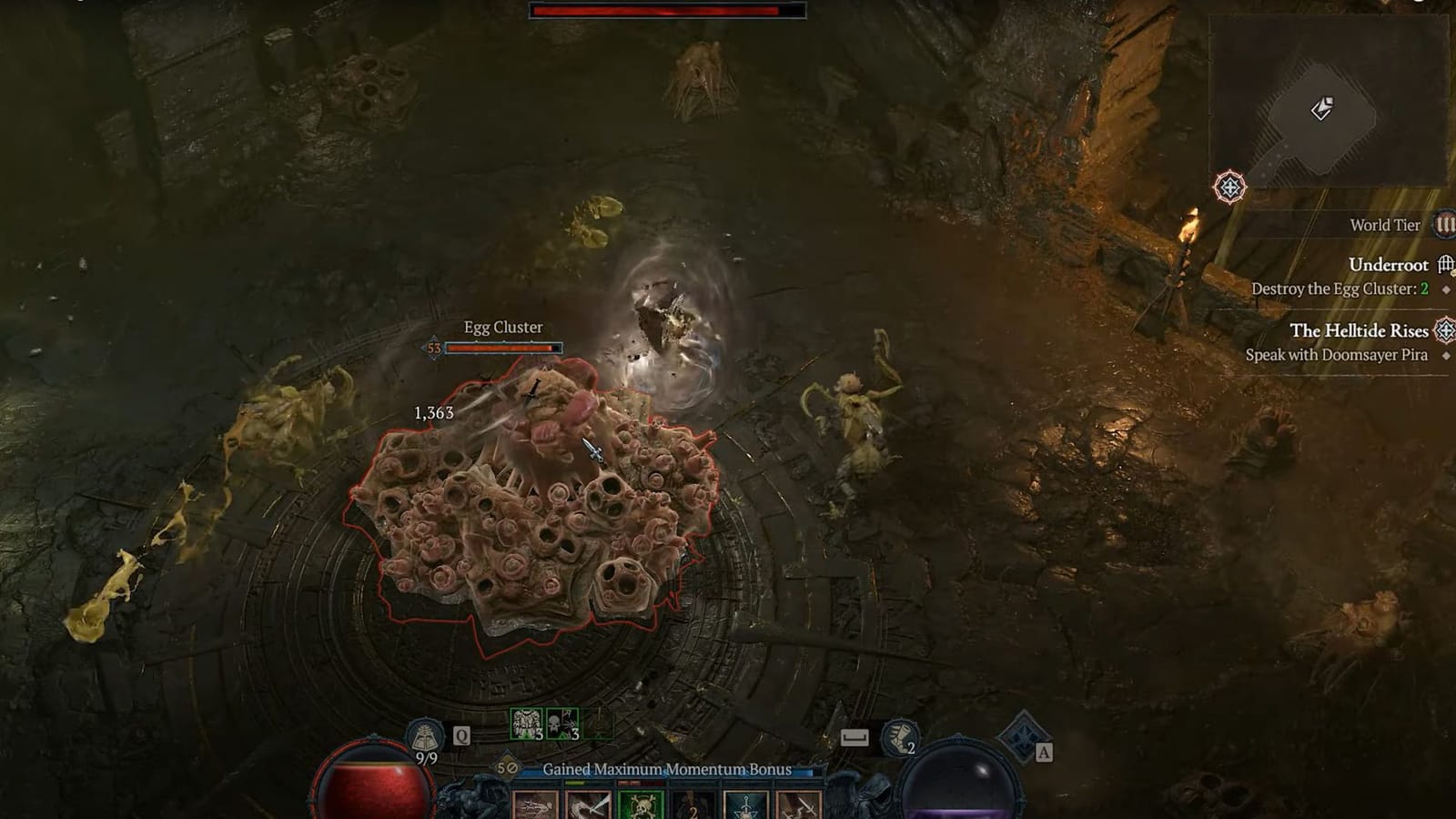Click the diamond marker beside Destroy the Egg Cluster

pos(1445,289)
